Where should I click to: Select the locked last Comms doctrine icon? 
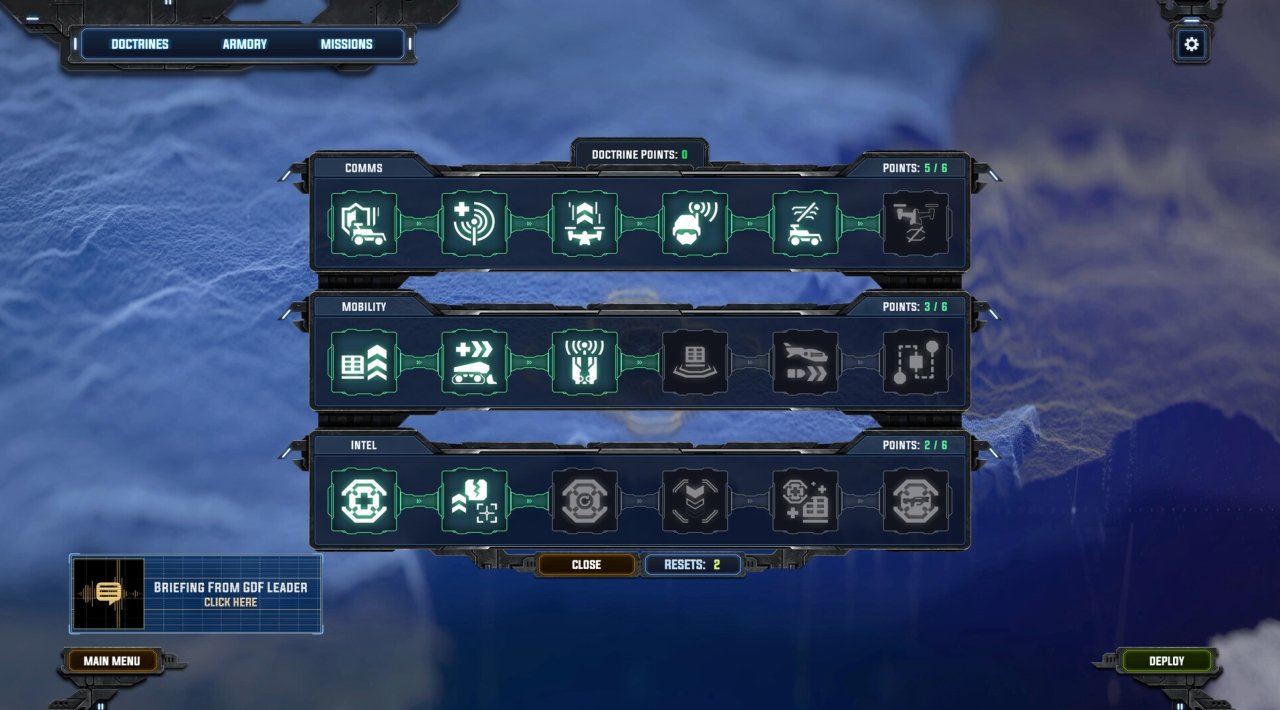[916, 224]
